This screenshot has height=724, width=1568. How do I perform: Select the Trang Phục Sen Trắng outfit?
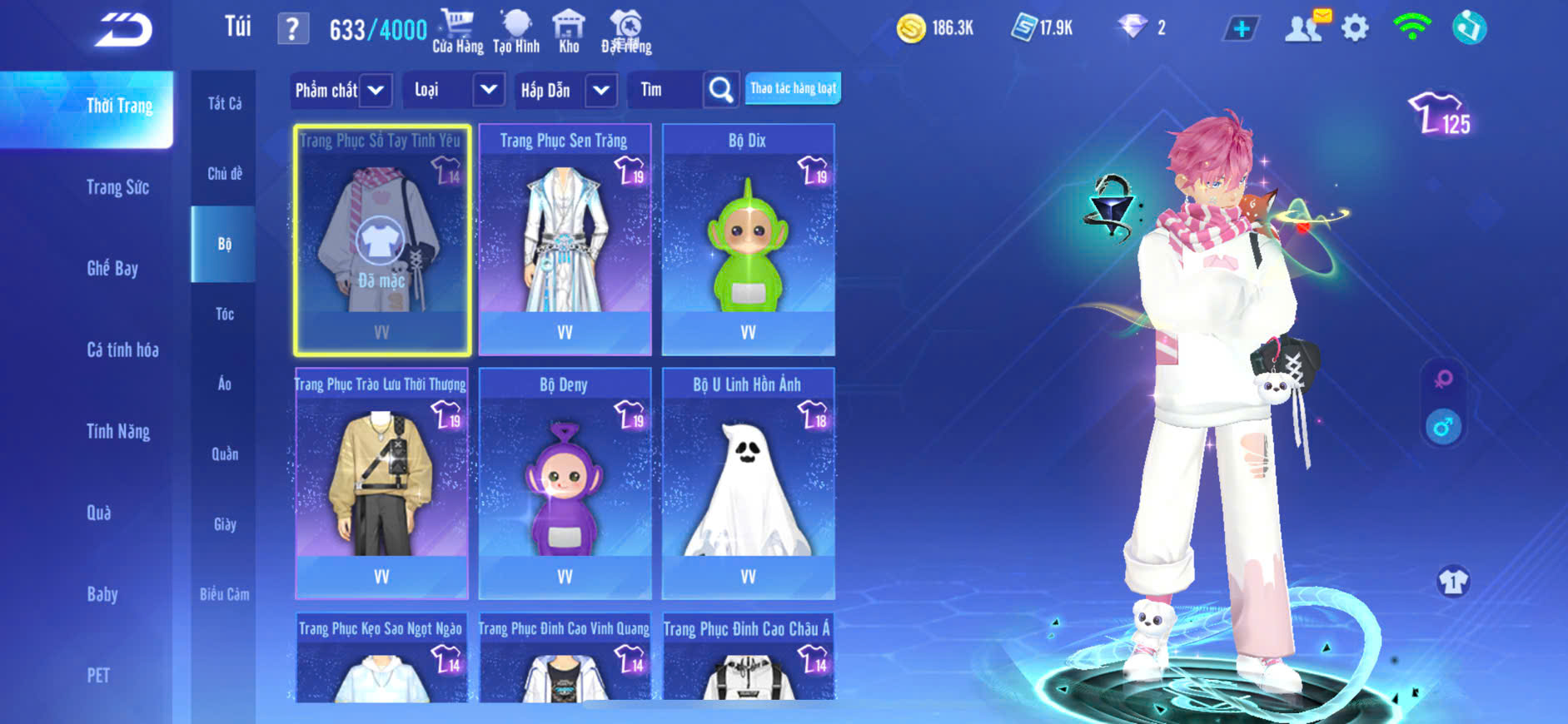pyautogui.click(x=565, y=241)
